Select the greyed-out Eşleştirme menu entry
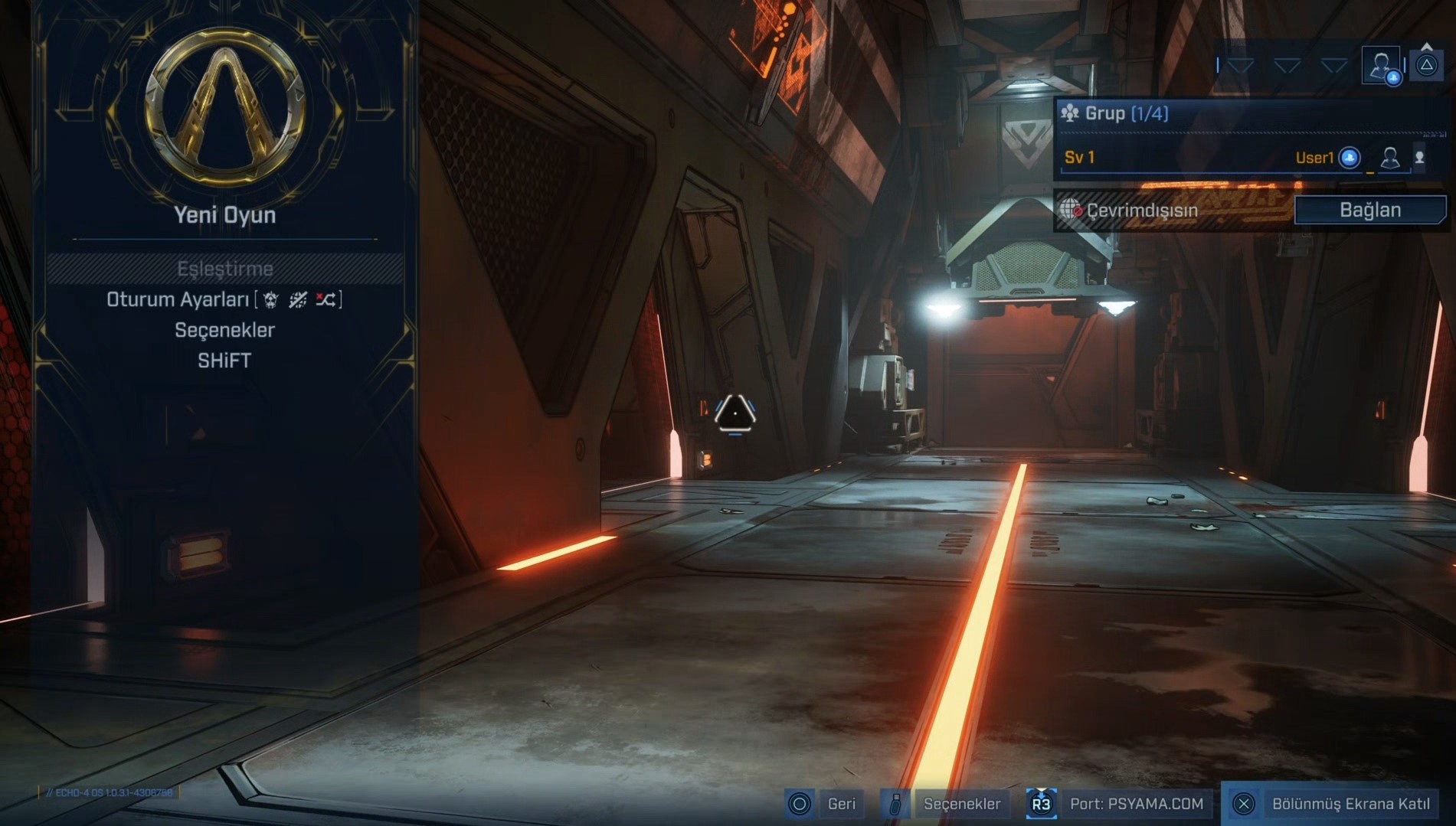The height and width of the screenshot is (826, 1456). point(224,269)
